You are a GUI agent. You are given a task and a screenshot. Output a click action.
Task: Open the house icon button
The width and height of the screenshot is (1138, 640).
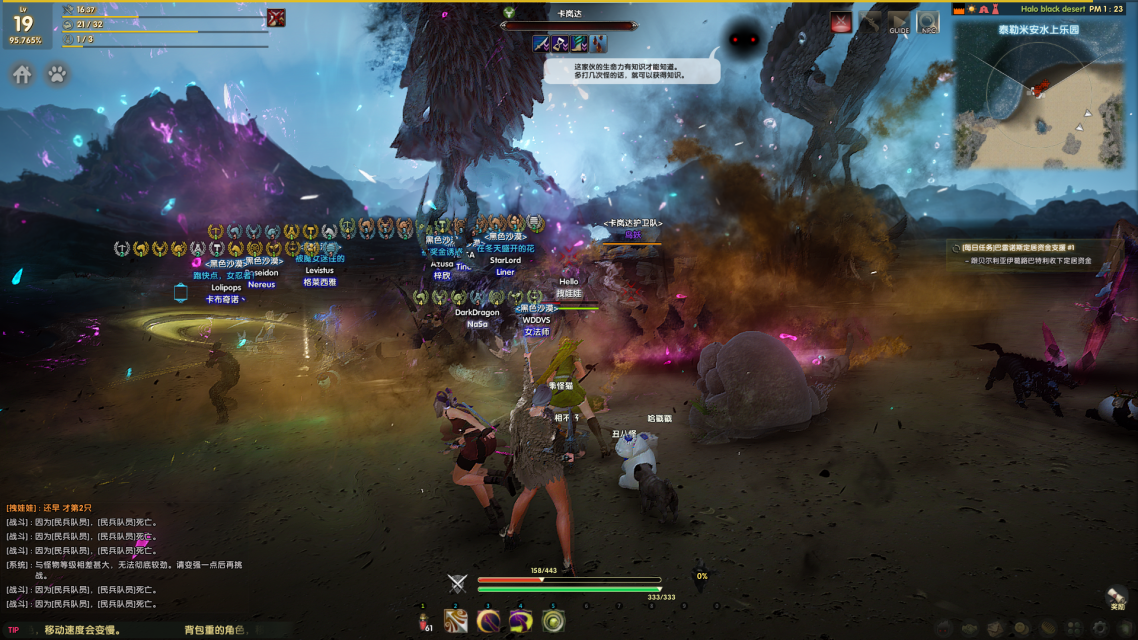tap(22, 74)
